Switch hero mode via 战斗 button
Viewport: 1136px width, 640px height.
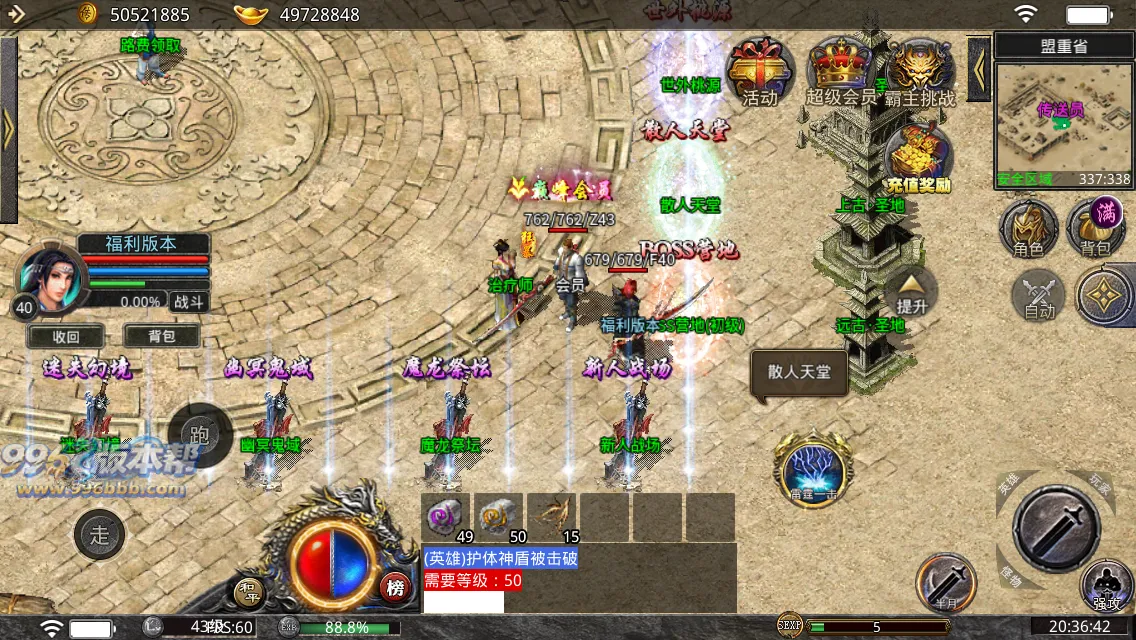[x=188, y=301]
